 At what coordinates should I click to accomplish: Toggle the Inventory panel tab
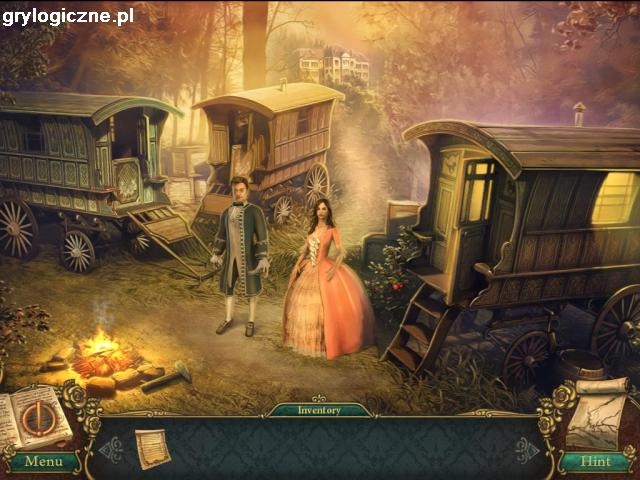tap(320, 410)
